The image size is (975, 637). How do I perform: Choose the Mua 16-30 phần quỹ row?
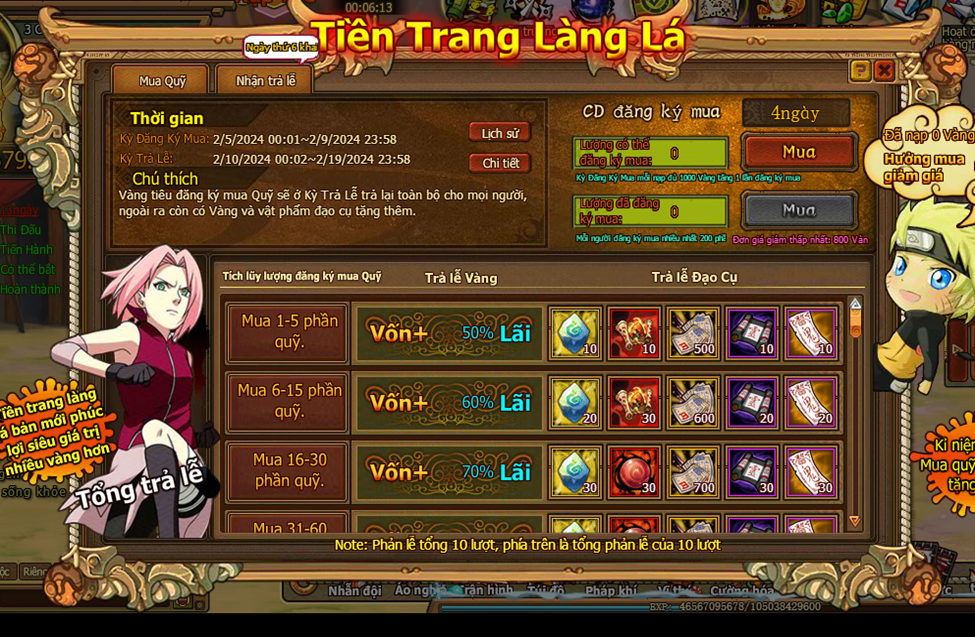(x=288, y=471)
